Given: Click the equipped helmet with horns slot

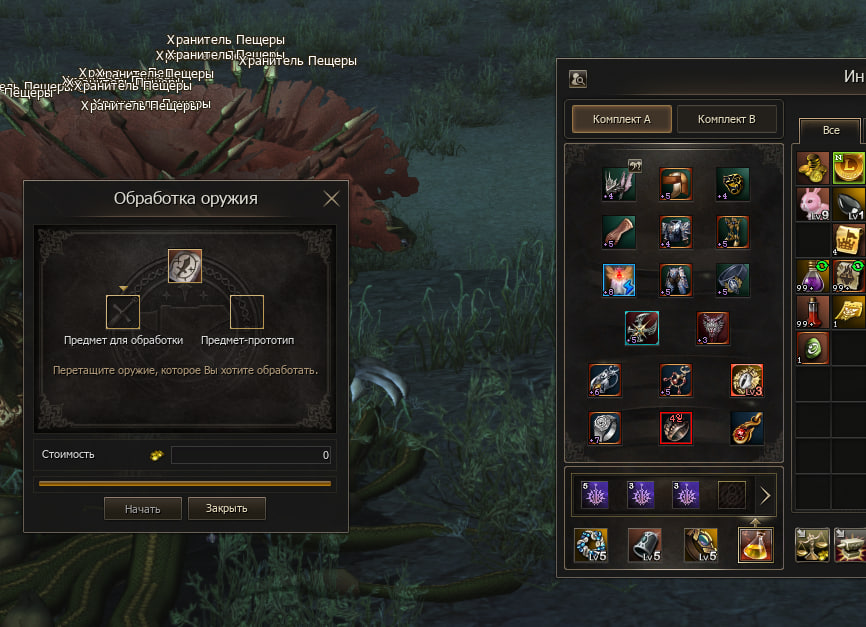Looking at the screenshot, I should 620,184.
